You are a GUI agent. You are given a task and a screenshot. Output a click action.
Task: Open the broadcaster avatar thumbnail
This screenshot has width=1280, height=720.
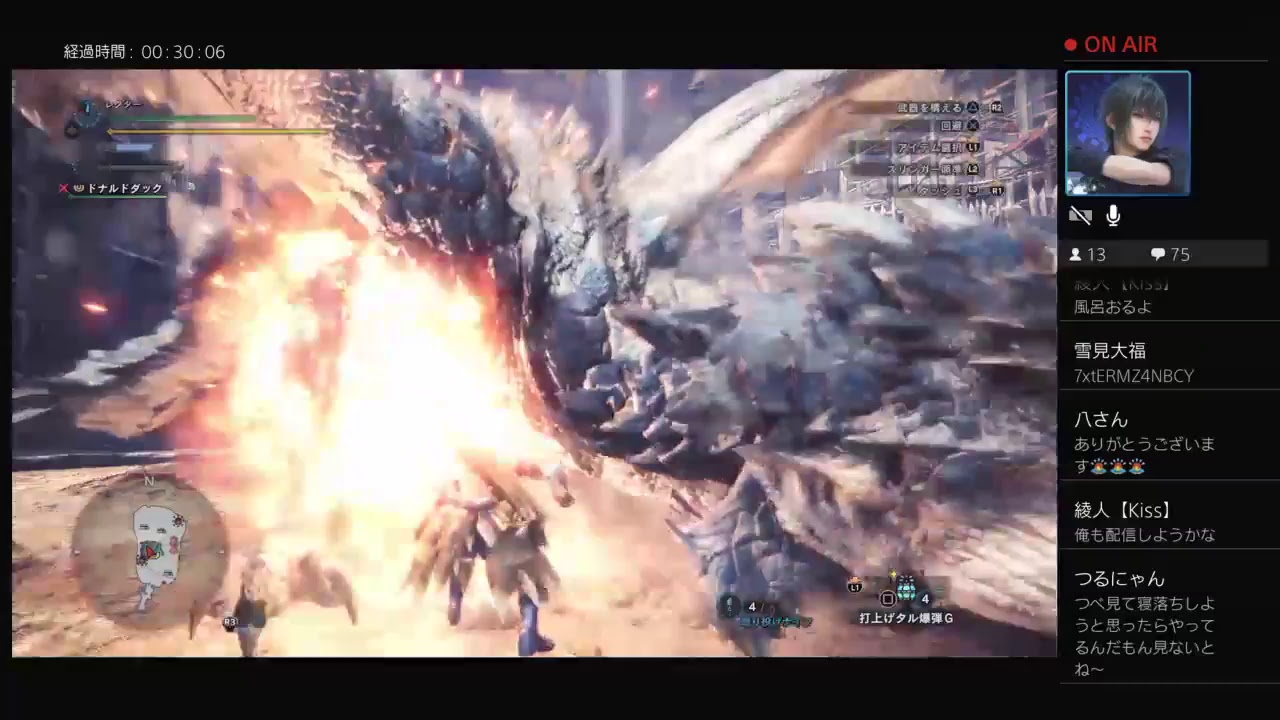[1128, 133]
